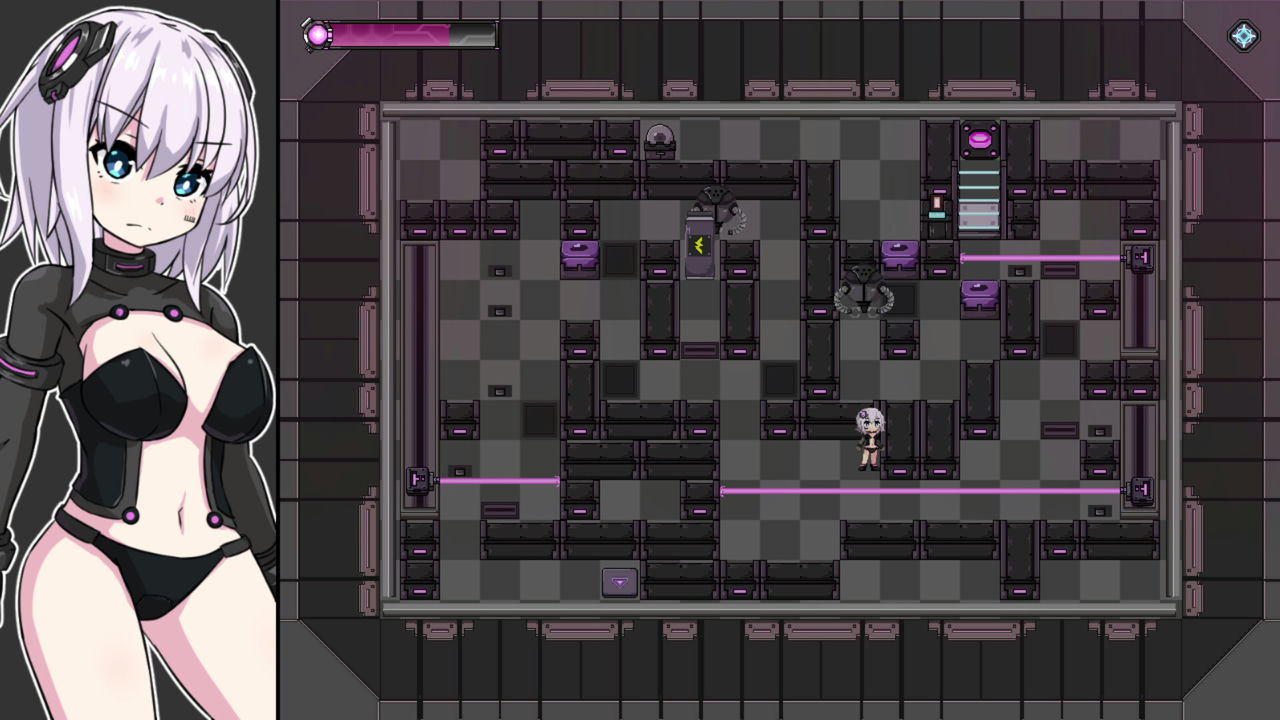1280x720 pixels.
Task: Click the laser emitter on the left wall
Action: coord(418,481)
